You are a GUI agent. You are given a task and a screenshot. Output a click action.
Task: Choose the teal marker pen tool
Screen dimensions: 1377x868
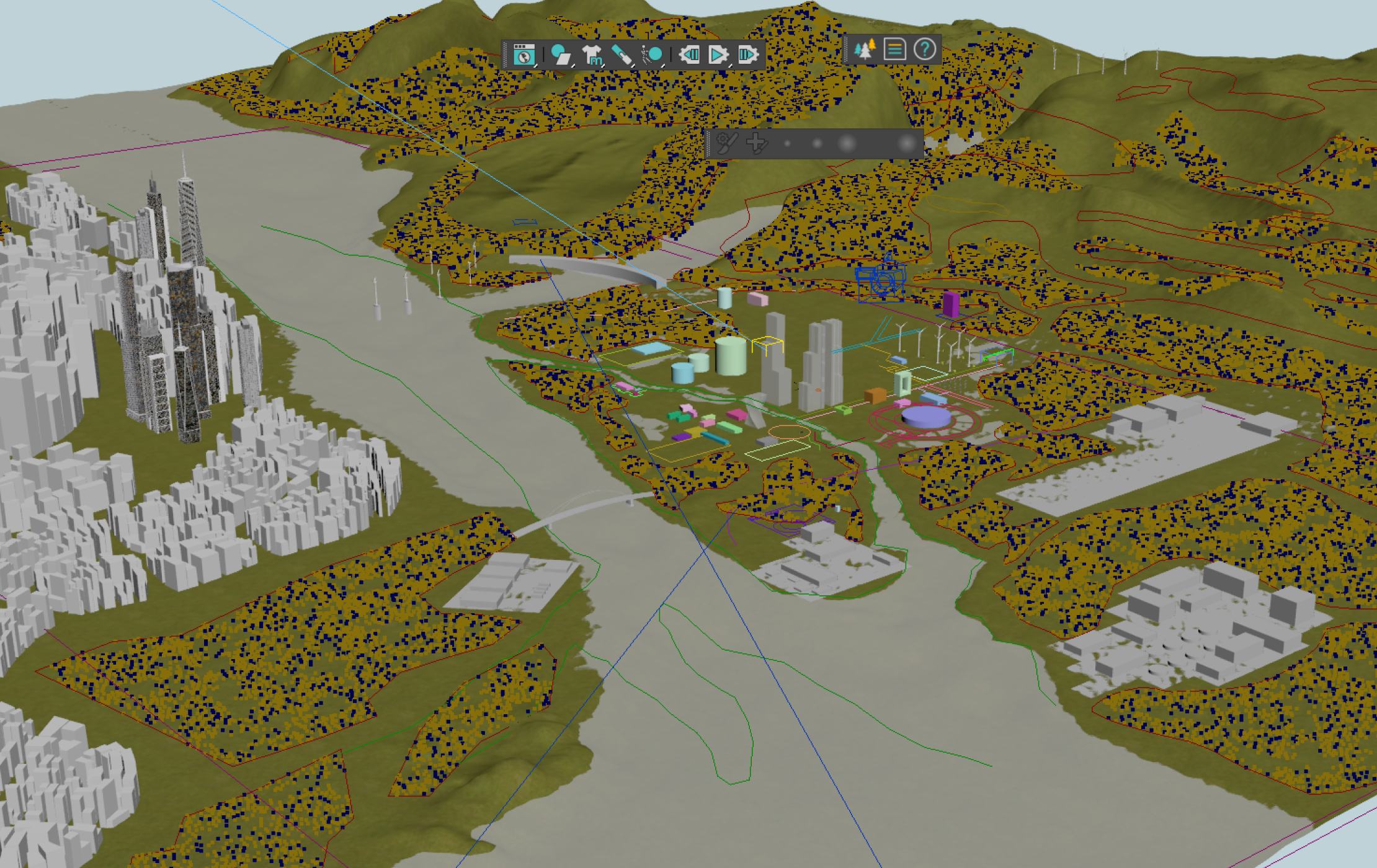point(622,55)
